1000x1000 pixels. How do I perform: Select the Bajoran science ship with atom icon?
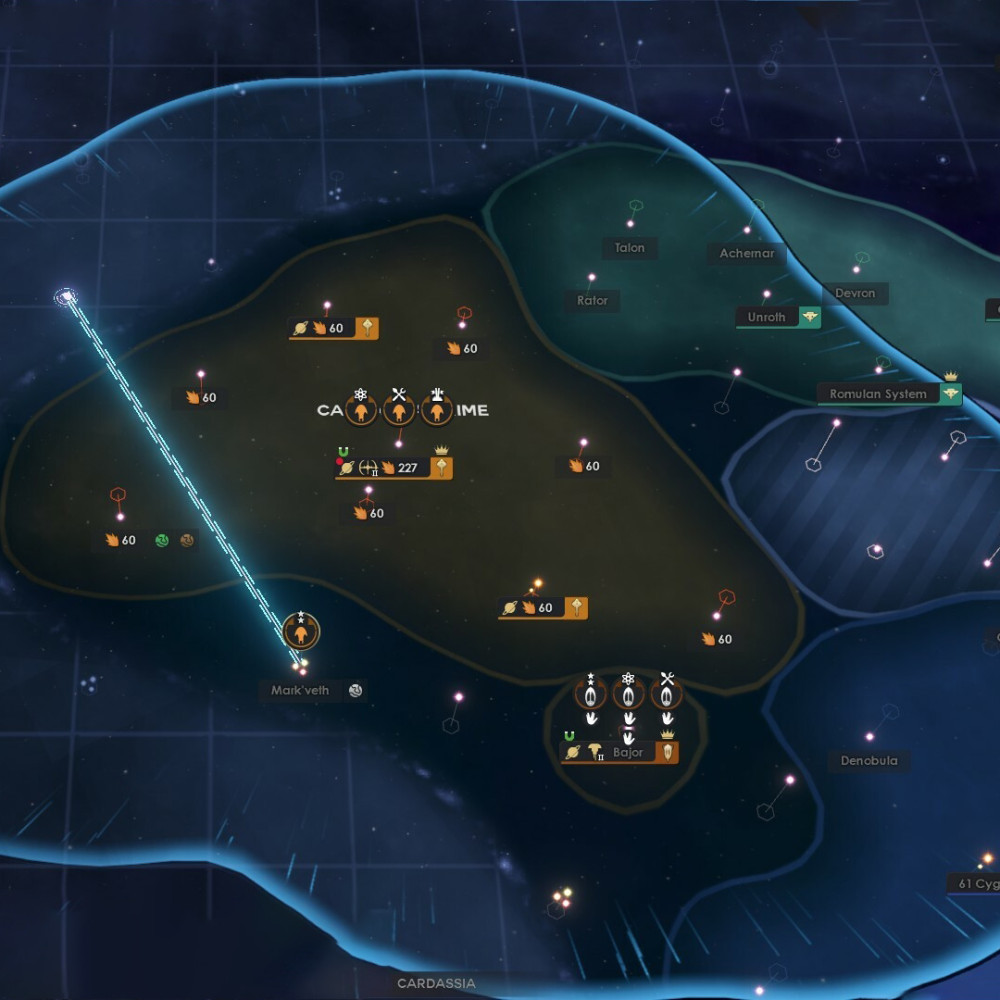coord(629,693)
